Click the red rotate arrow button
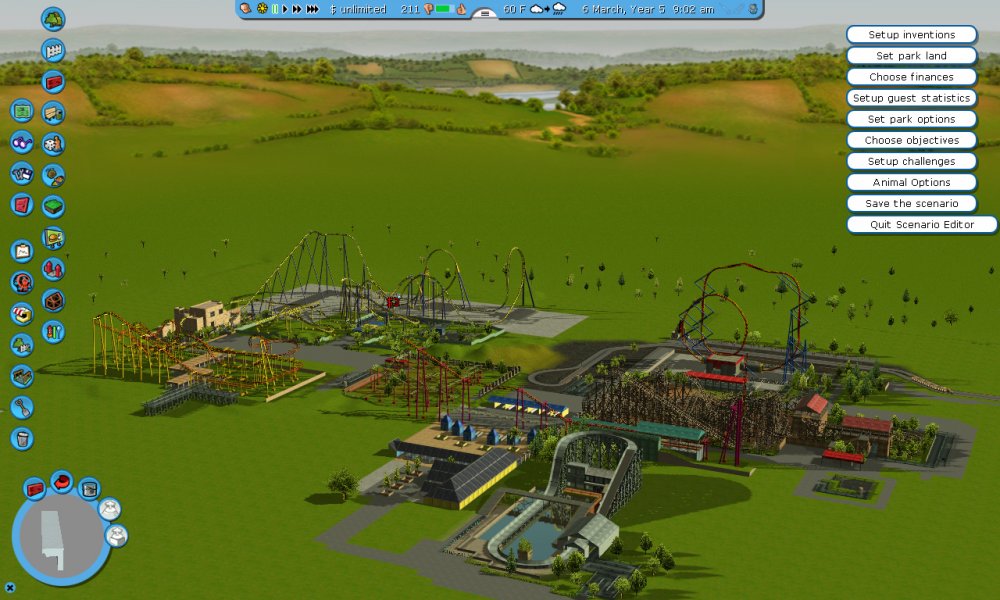The height and width of the screenshot is (600, 1000). (x=62, y=481)
